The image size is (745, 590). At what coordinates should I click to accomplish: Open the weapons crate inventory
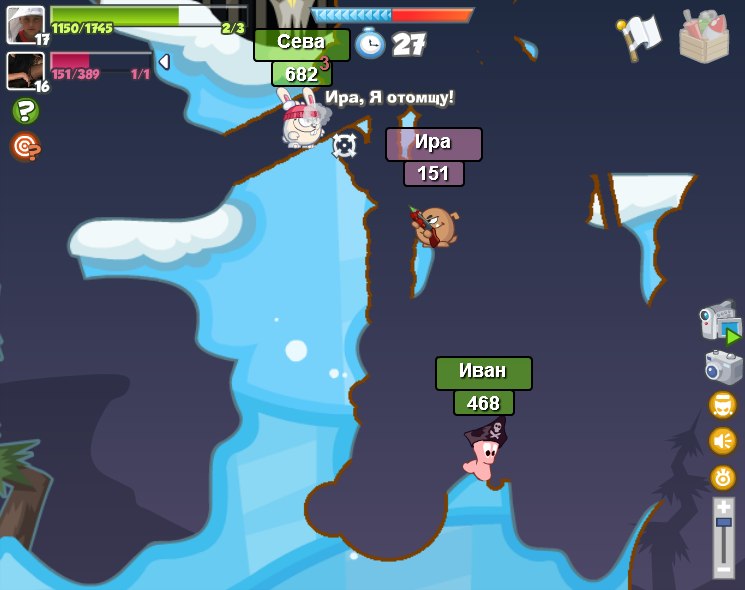point(704,37)
